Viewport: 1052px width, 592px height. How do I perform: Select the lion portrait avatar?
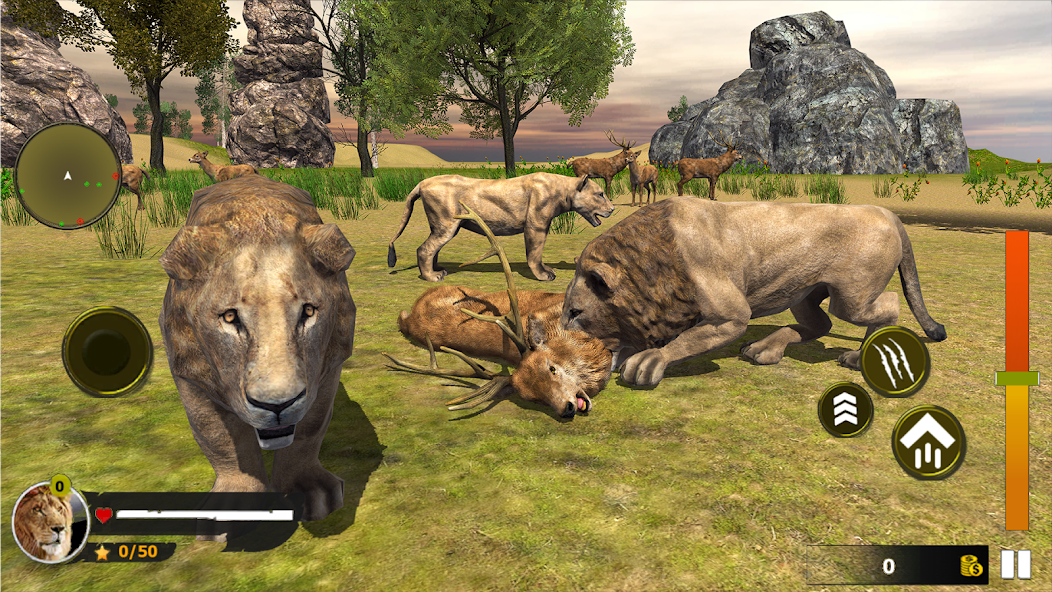point(43,521)
